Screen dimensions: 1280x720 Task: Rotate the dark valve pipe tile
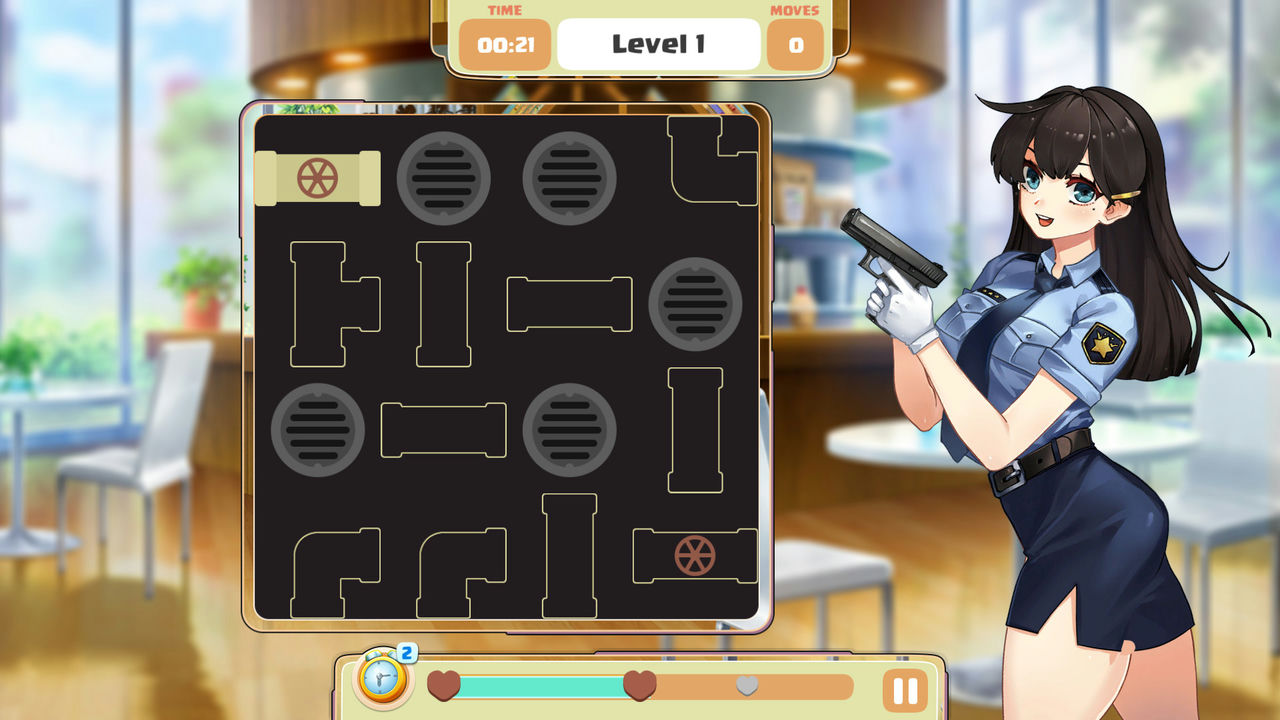point(695,555)
